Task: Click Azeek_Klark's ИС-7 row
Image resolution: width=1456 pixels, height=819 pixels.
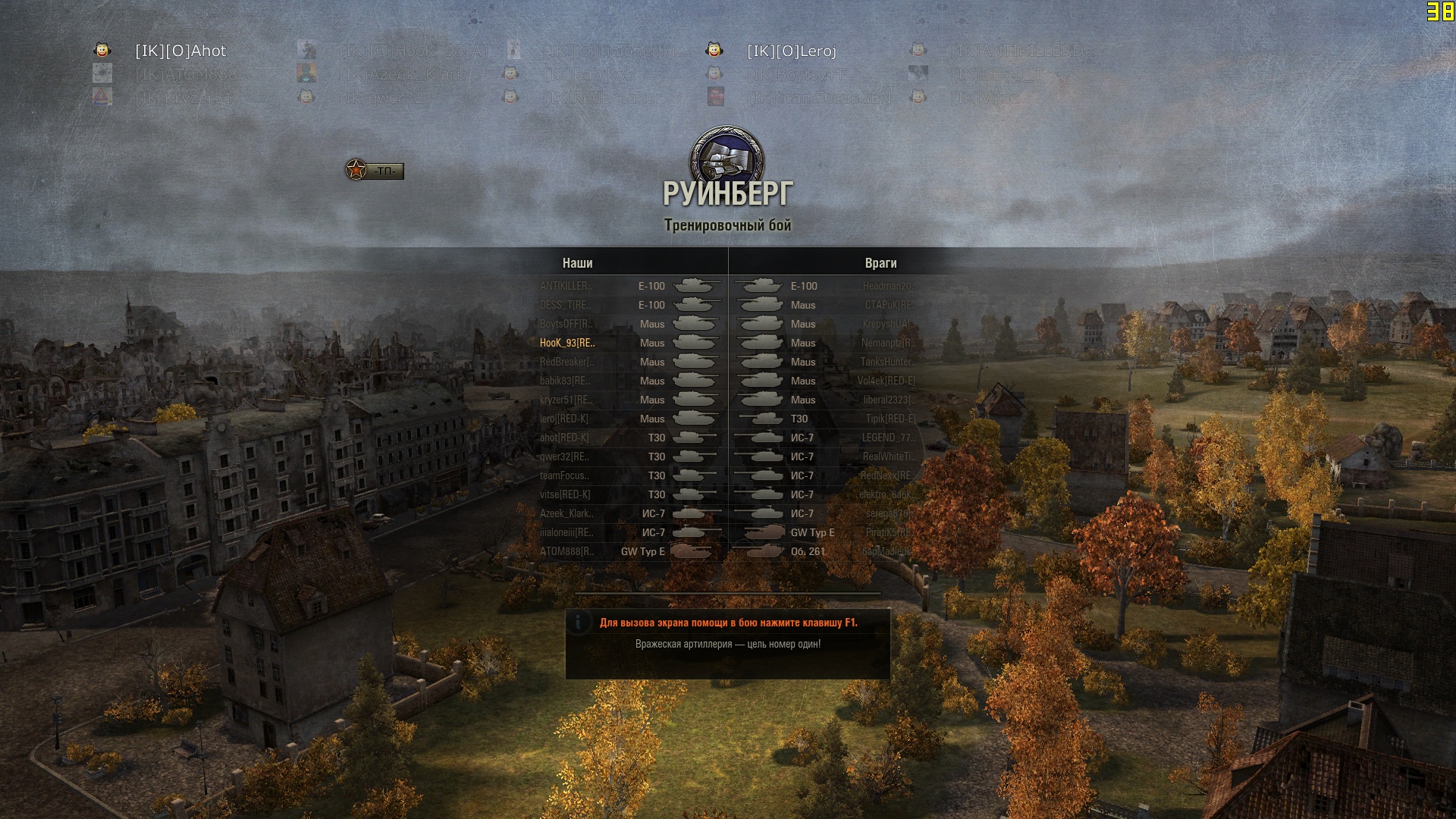Action: tap(629, 514)
